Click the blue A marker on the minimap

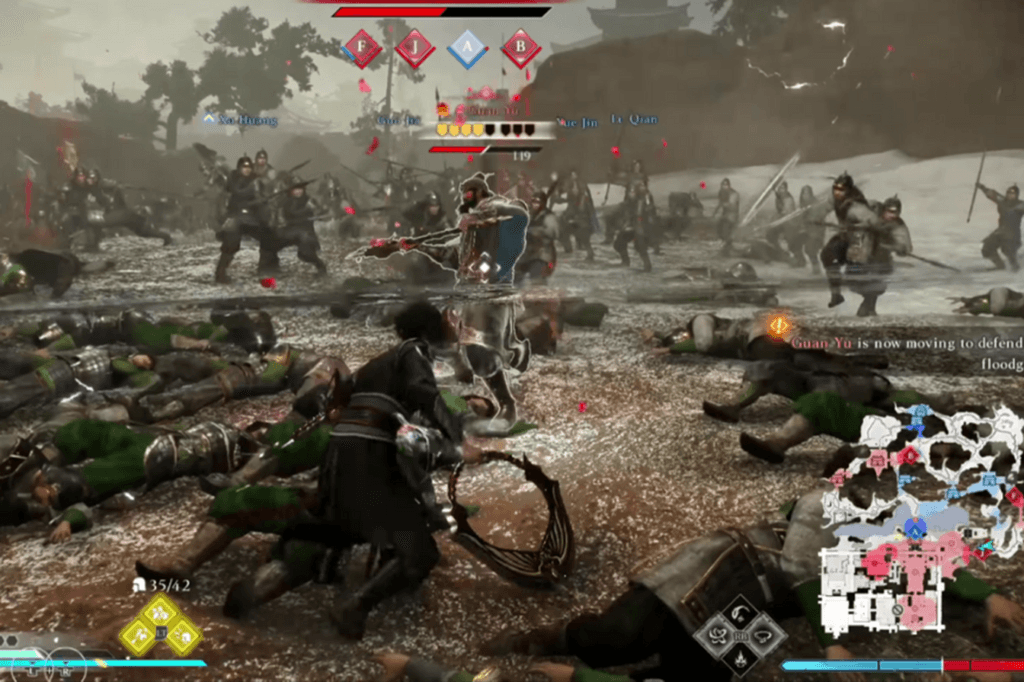[x=914, y=527]
